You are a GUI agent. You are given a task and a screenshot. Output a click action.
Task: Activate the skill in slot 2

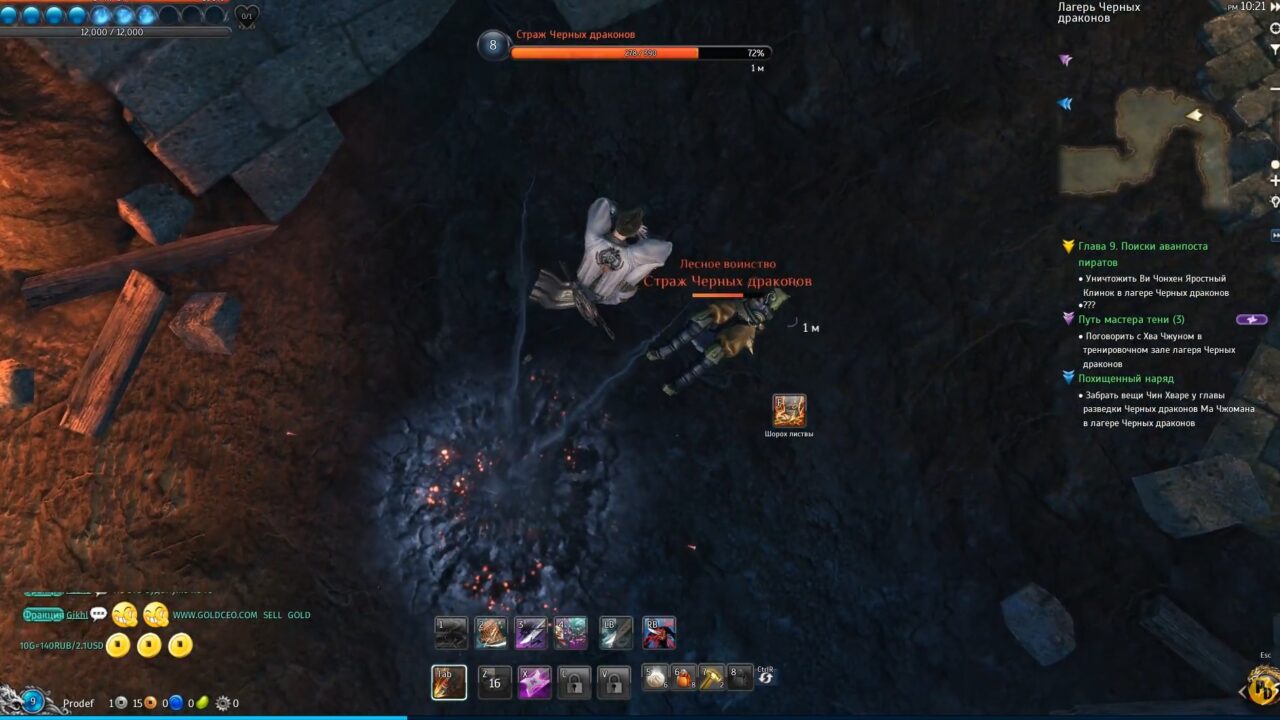(491, 633)
